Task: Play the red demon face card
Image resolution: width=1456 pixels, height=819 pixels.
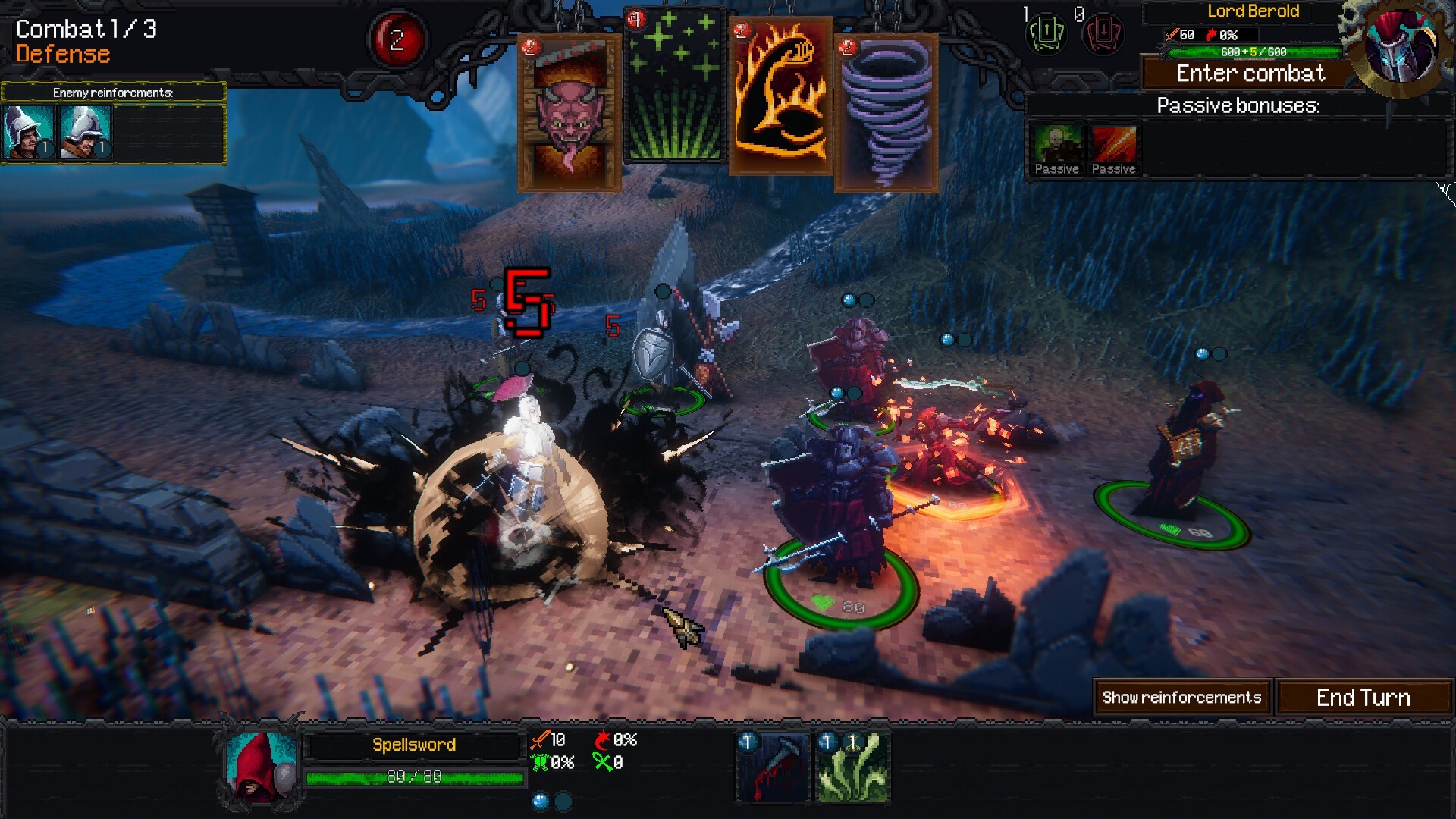Action: pyautogui.click(x=569, y=114)
